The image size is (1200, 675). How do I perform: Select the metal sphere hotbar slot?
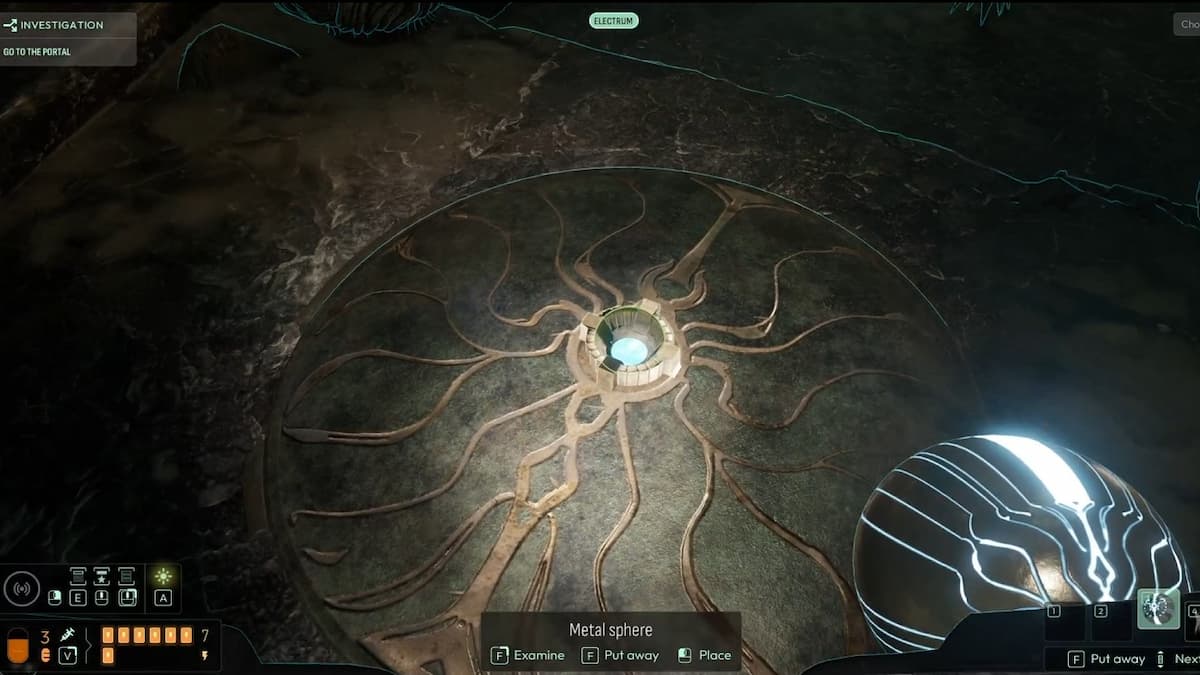pyautogui.click(x=1158, y=609)
